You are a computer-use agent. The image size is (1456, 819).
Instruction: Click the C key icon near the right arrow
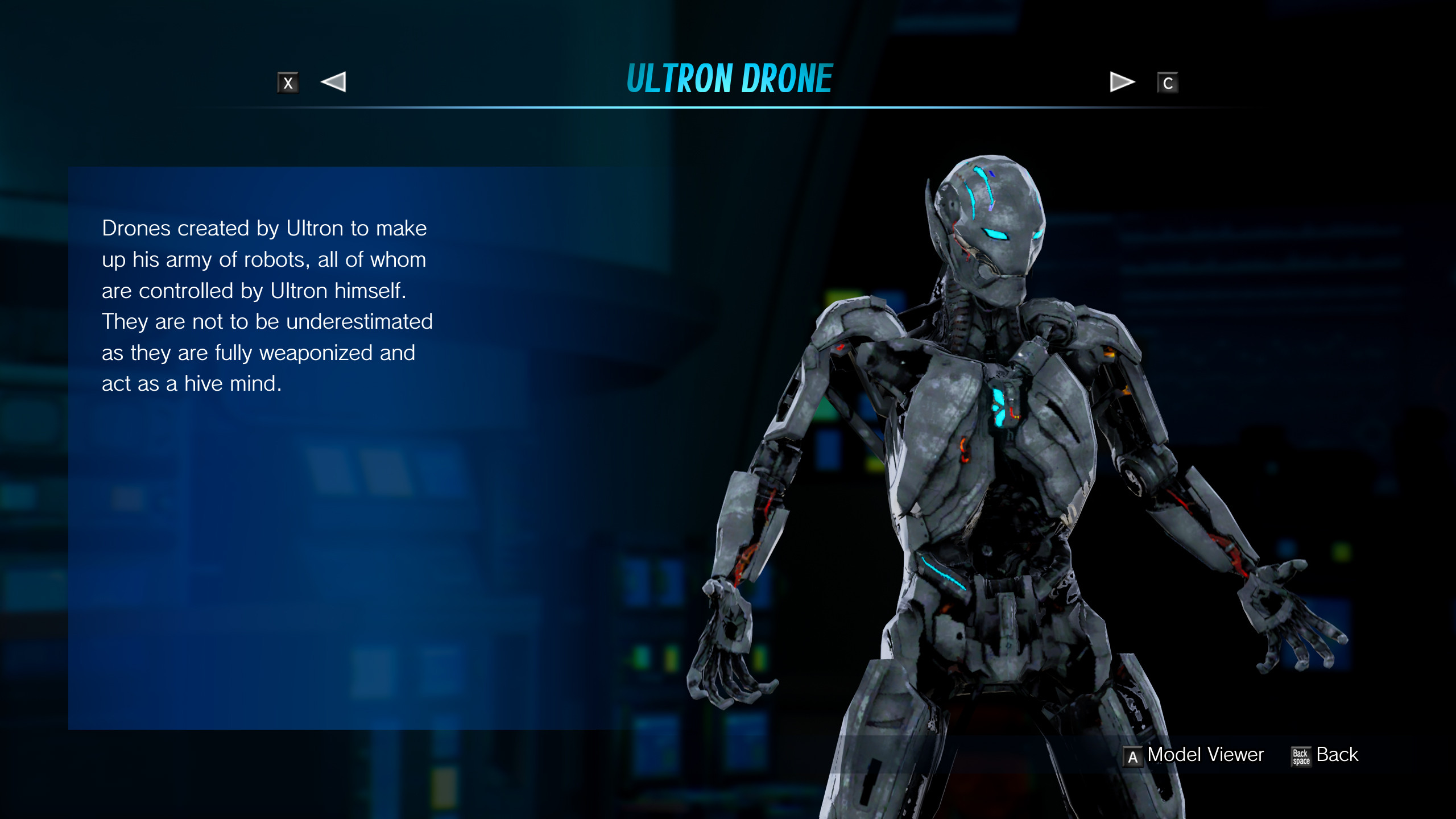1169,82
